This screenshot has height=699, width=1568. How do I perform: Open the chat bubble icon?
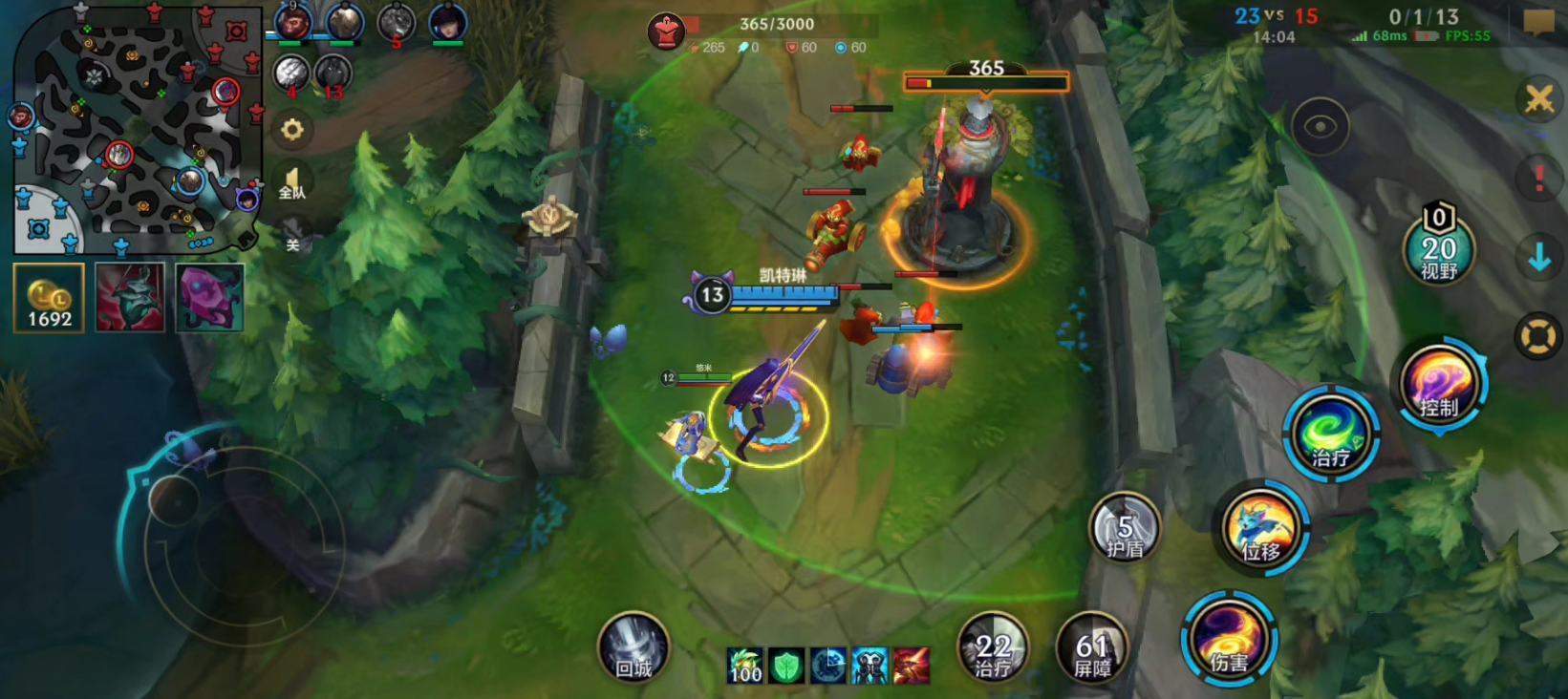click(x=1538, y=22)
